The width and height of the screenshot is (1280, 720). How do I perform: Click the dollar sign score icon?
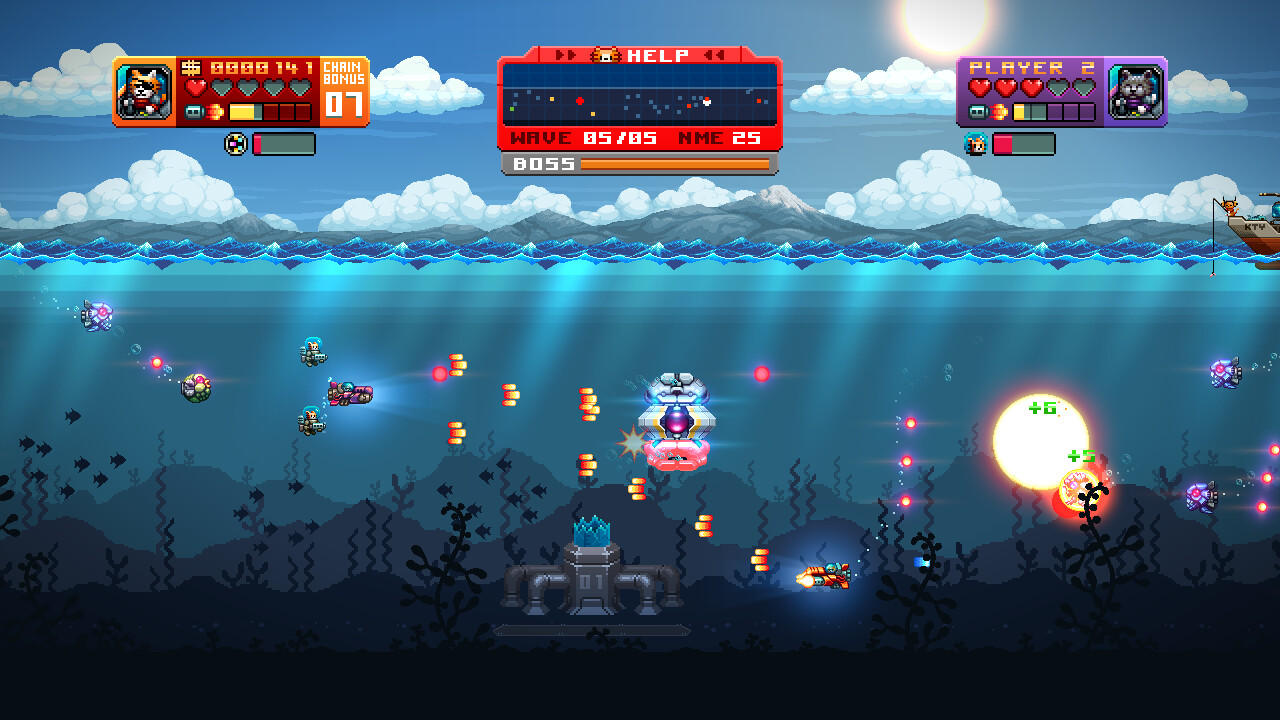tap(191, 68)
